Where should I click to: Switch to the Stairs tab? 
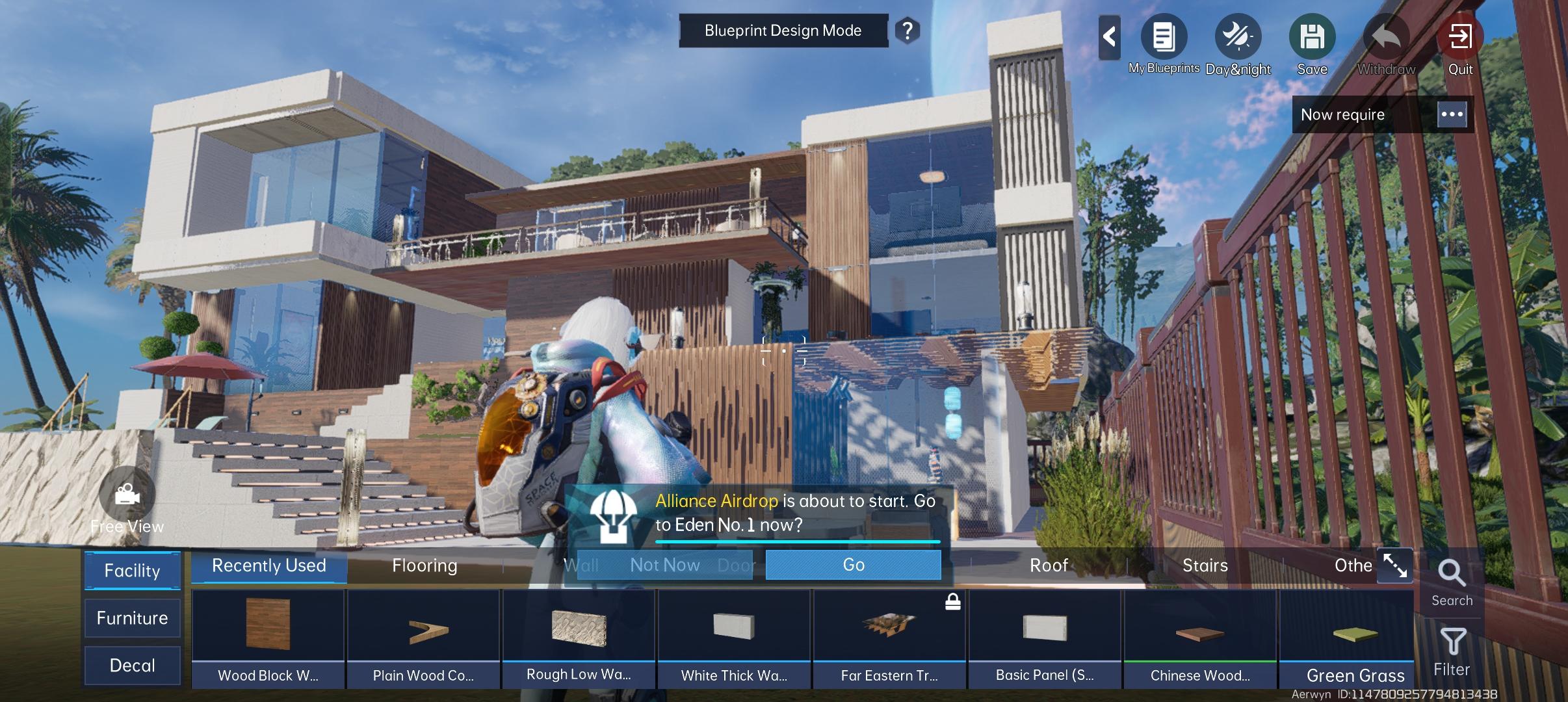[1205, 565]
